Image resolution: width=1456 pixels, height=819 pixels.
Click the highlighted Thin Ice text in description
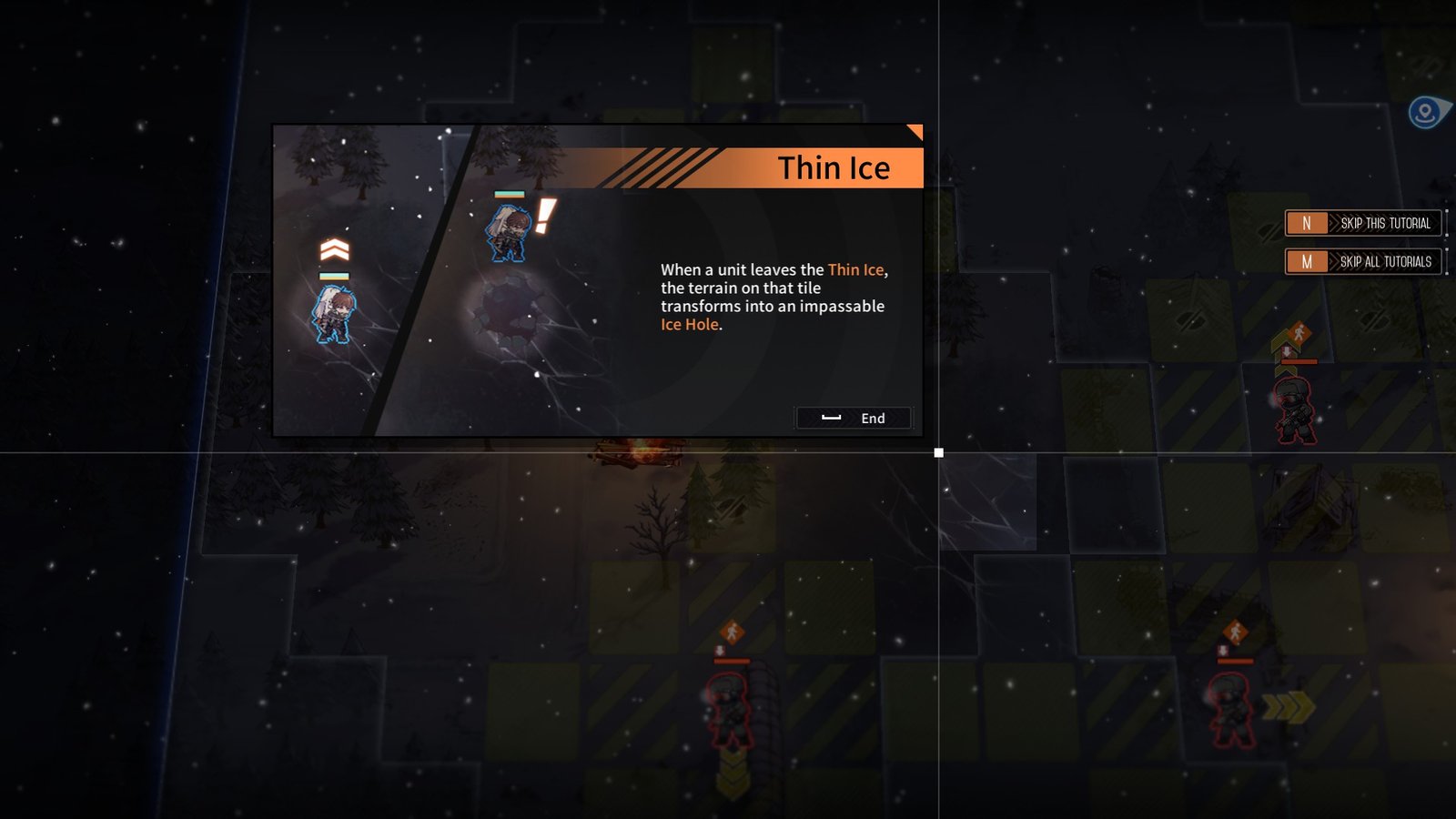click(x=857, y=269)
